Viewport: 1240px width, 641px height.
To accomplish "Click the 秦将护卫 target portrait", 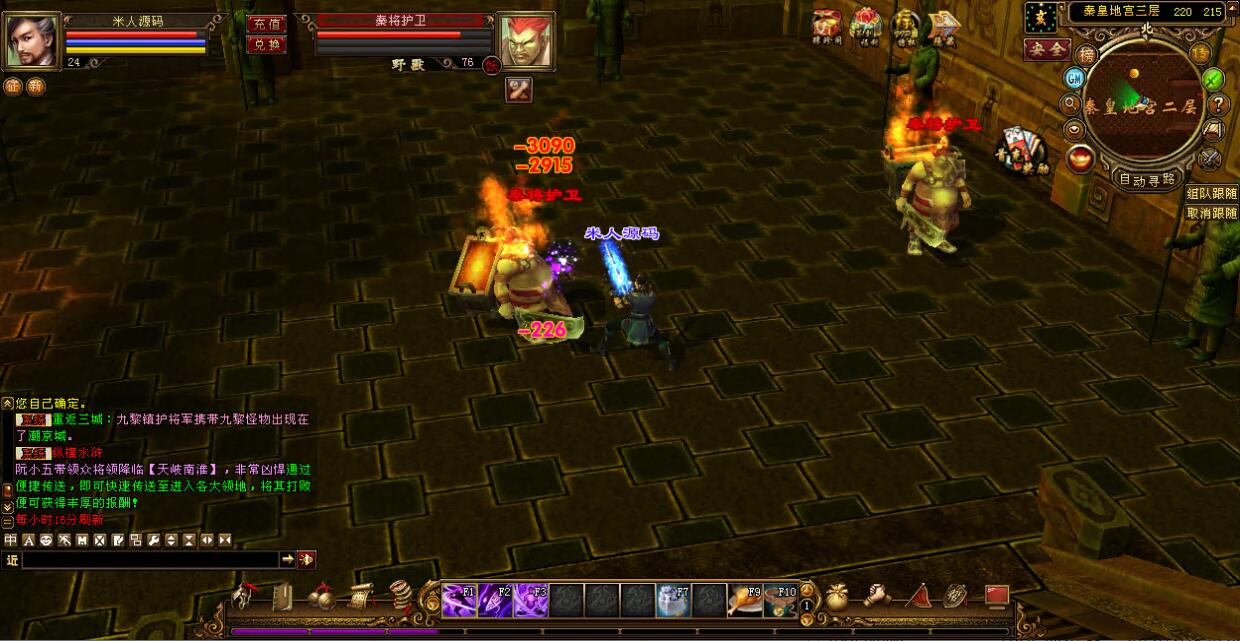I will click(525, 41).
